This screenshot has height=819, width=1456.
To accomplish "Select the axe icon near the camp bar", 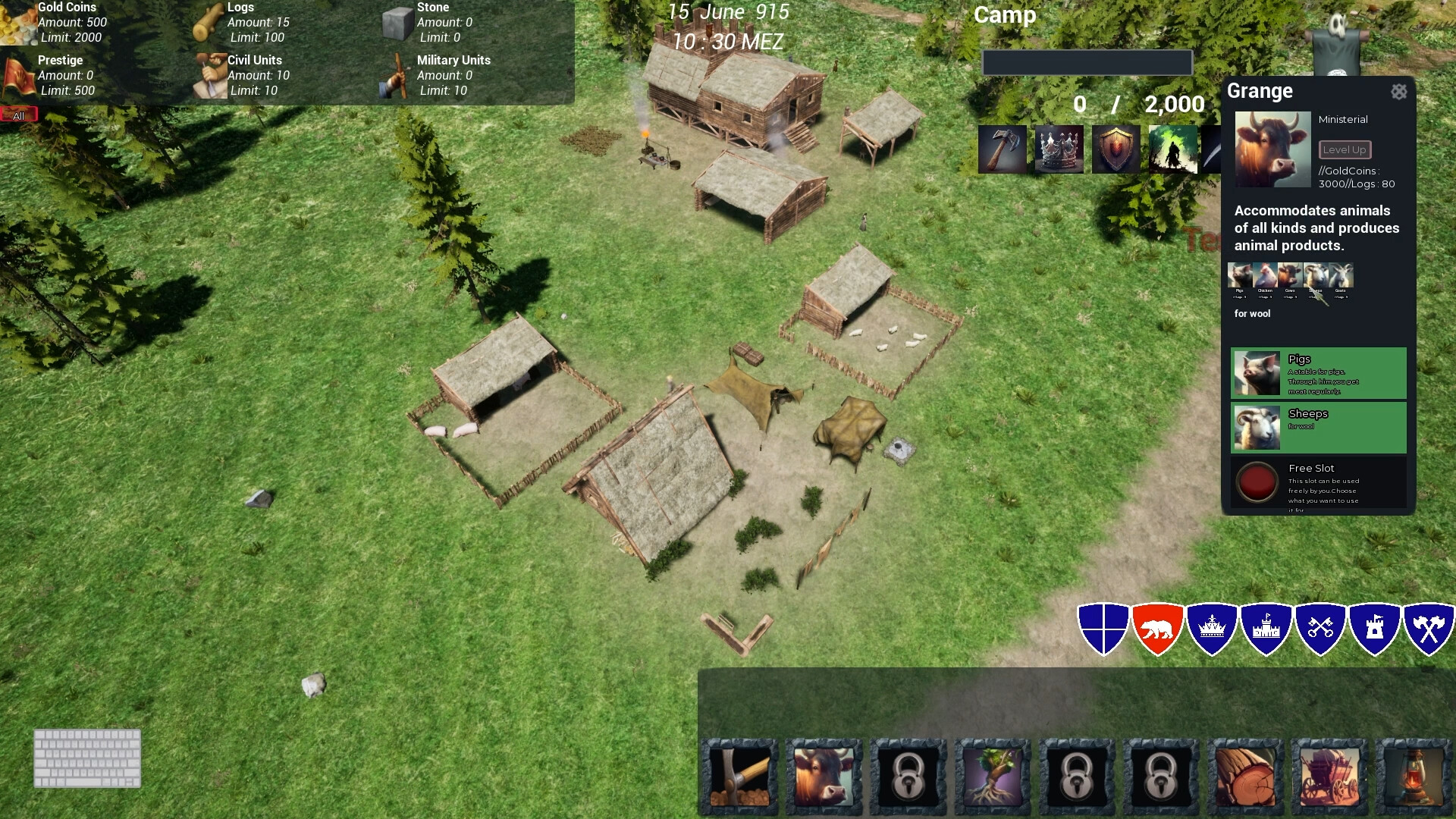I will coord(1003,149).
